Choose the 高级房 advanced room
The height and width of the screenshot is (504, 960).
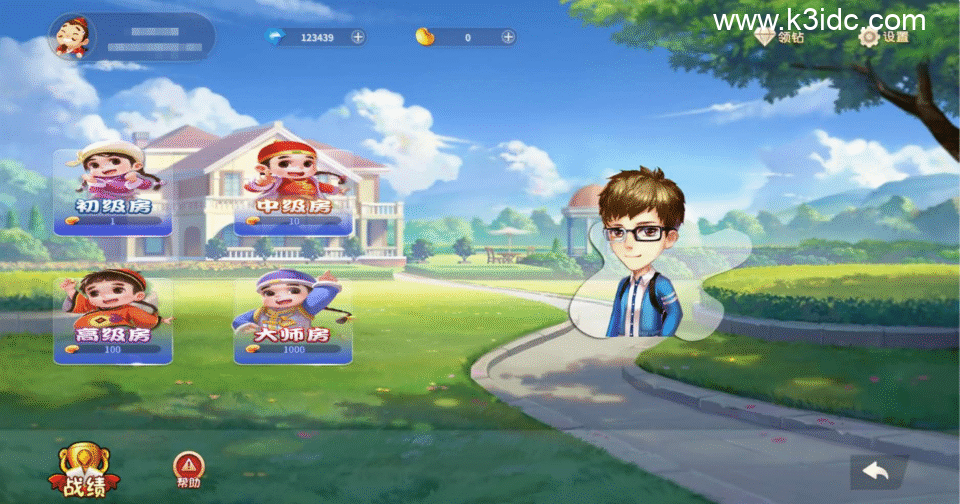(112, 317)
